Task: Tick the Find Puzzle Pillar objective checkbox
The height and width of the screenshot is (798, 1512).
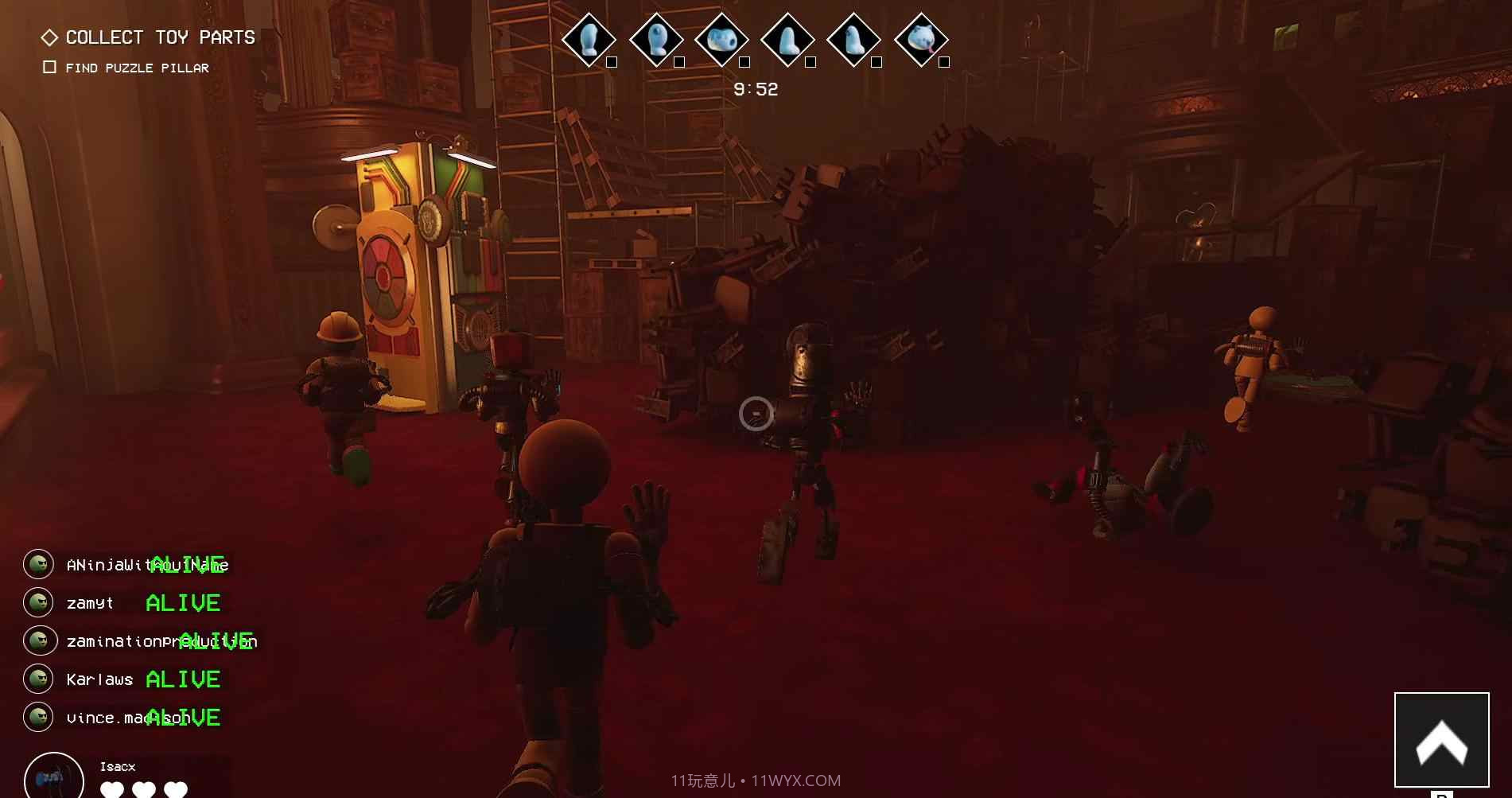Action: click(49, 68)
